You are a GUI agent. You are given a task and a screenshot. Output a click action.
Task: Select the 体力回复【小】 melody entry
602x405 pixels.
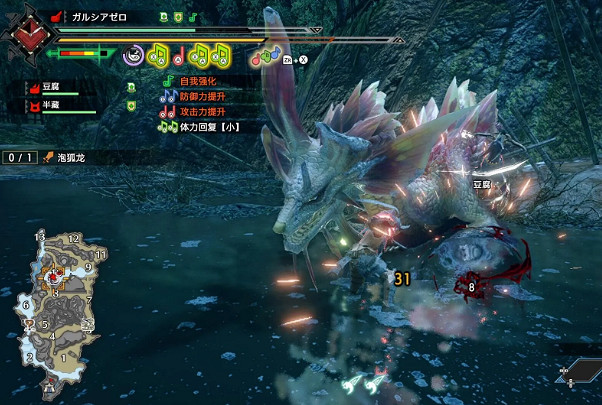[x=209, y=127]
